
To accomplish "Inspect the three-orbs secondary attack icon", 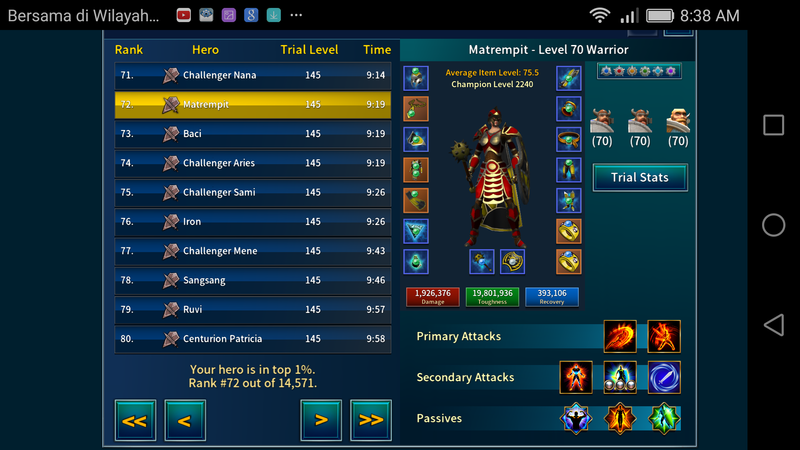I will 620,378.
